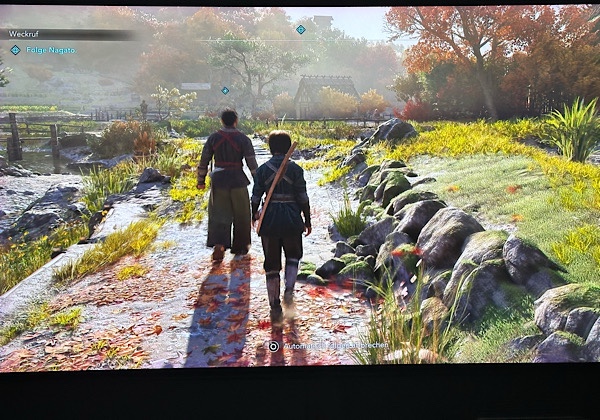
Task: Click the objective waypoint marker near the hut
Action: pyautogui.click(x=225, y=90)
